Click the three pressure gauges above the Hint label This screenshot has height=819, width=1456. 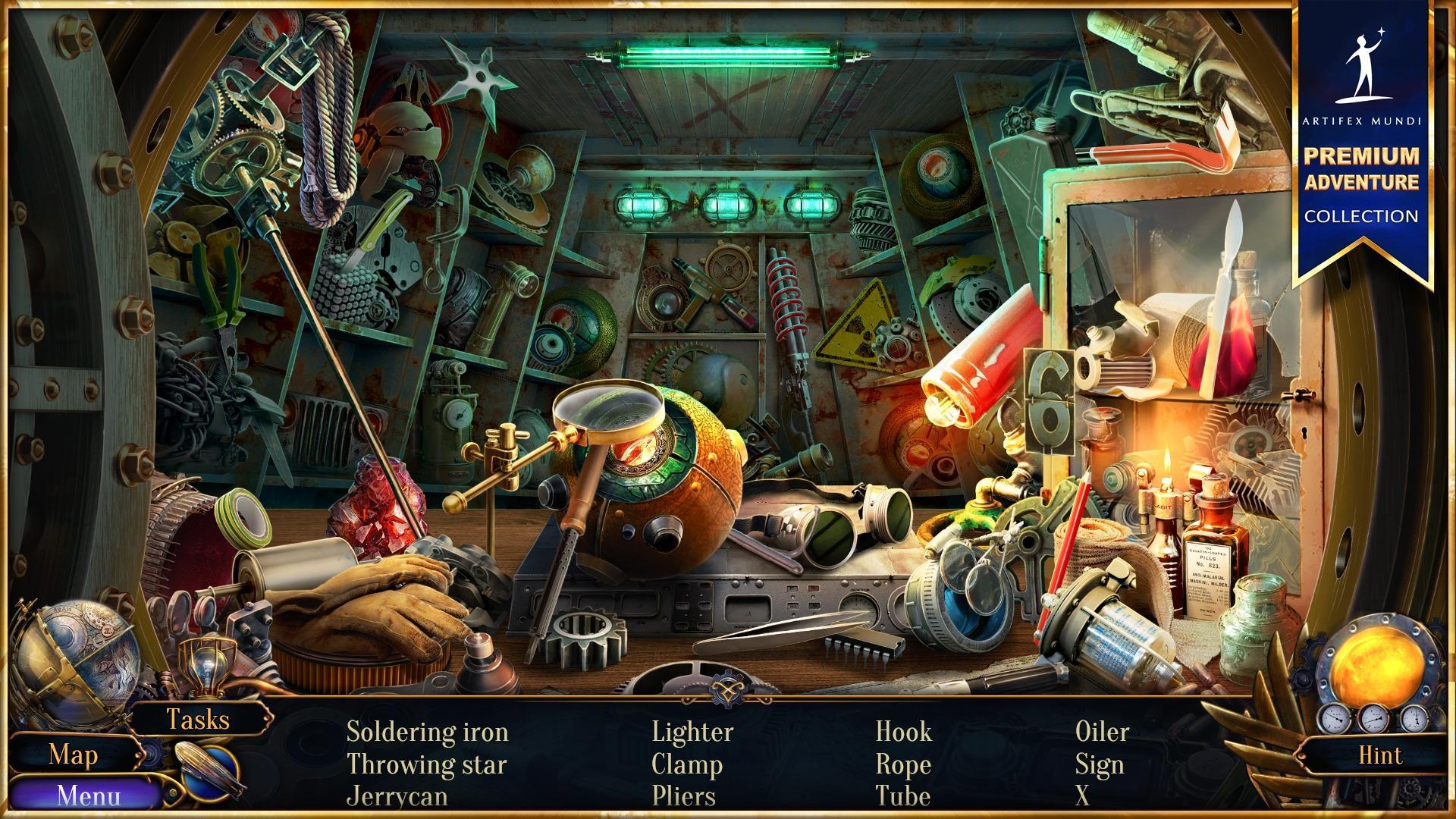click(x=1374, y=717)
